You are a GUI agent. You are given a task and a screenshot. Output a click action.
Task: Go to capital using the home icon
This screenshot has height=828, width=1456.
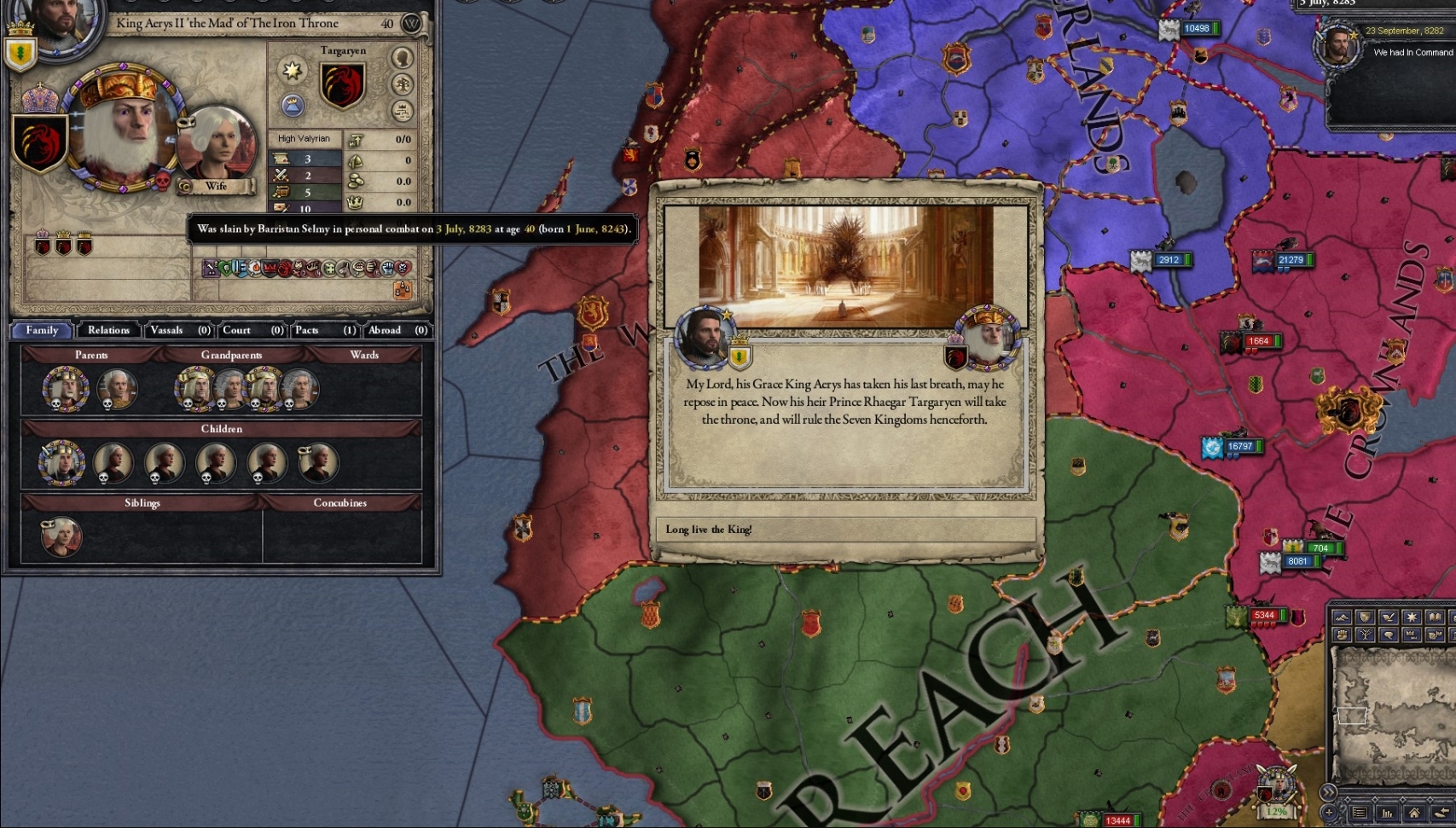pyautogui.click(x=1415, y=813)
